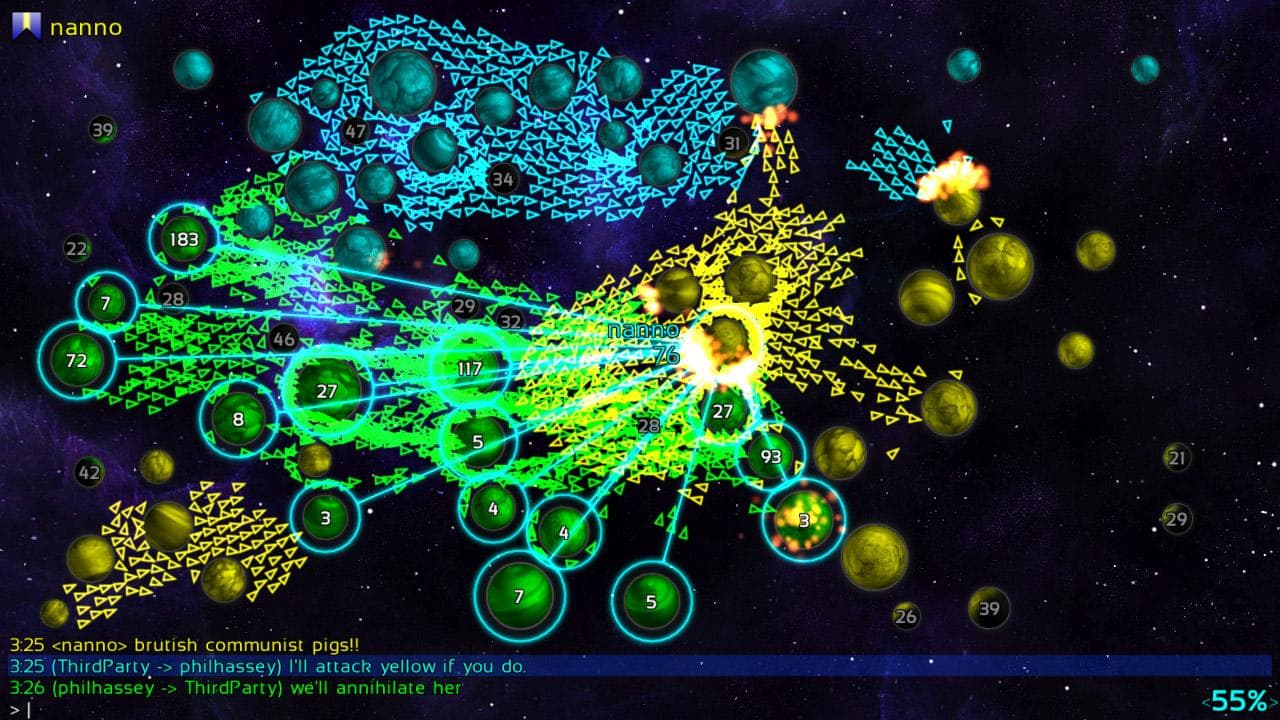Select the green planet numbered 117
The image size is (1280, 720).
[468, 368]
